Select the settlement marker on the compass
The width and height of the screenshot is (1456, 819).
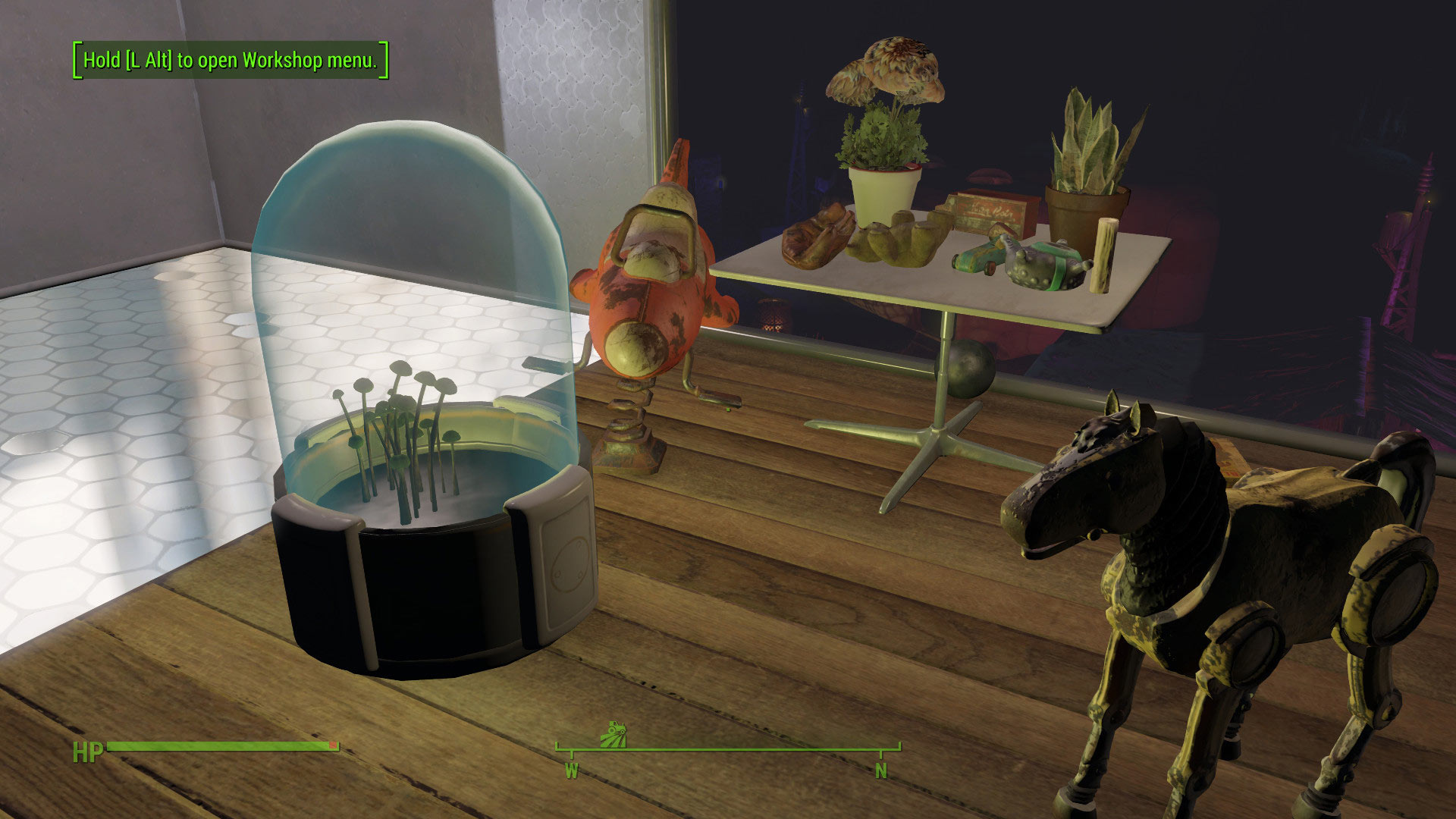(x=614, y=734)
